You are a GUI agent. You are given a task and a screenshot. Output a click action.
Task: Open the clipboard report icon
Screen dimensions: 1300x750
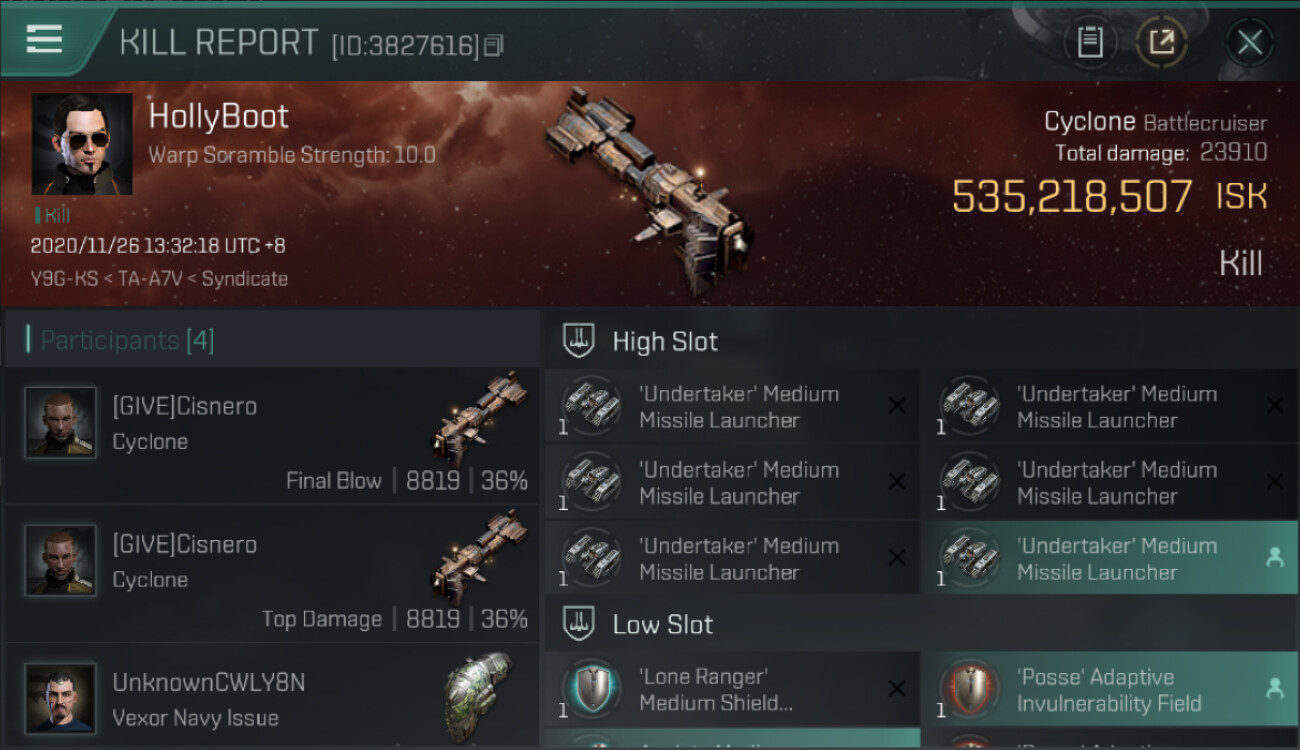(x=1090, y=43)
